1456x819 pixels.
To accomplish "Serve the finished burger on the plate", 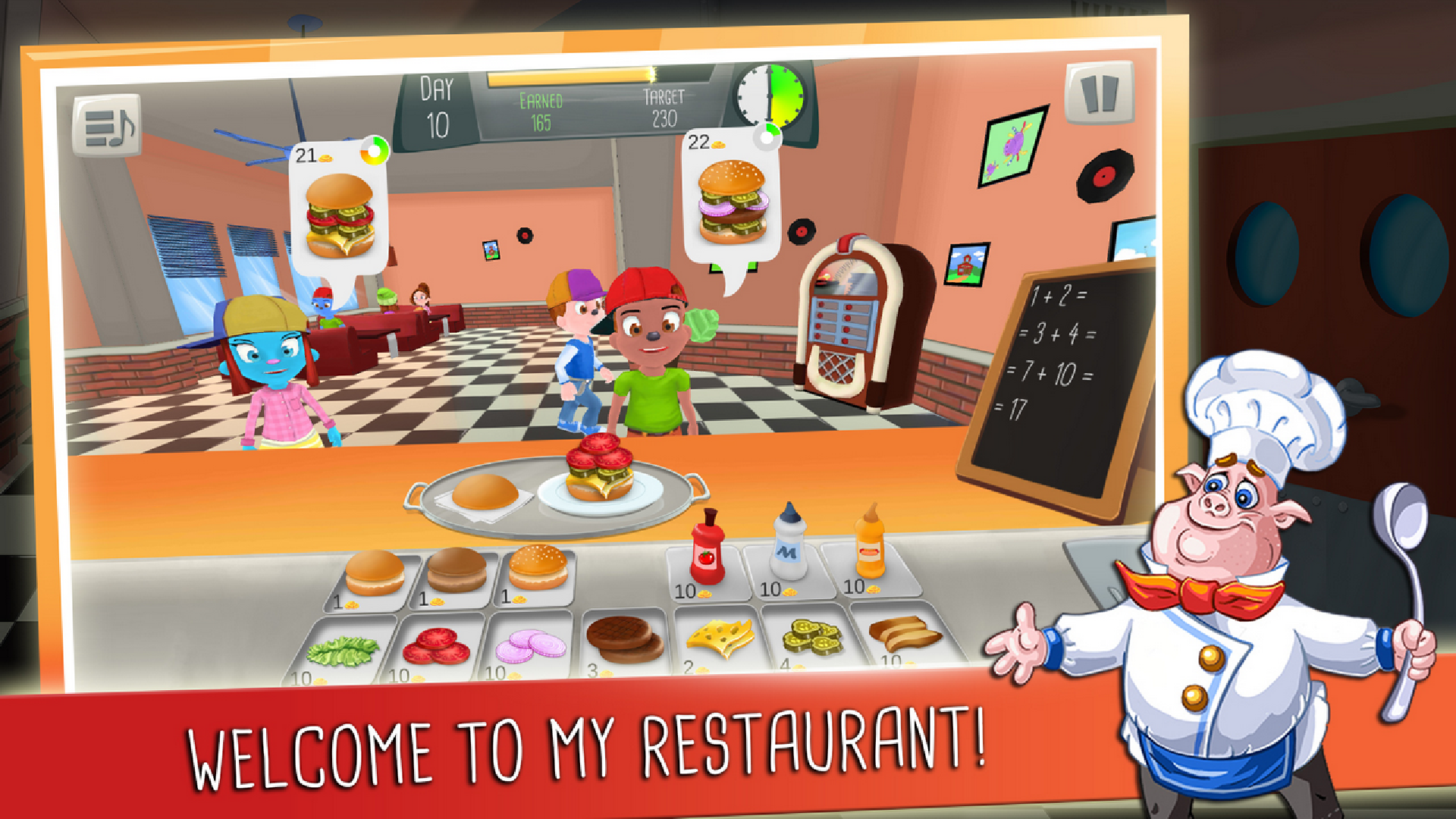I will pyautogui.click(x=599, y=470).
